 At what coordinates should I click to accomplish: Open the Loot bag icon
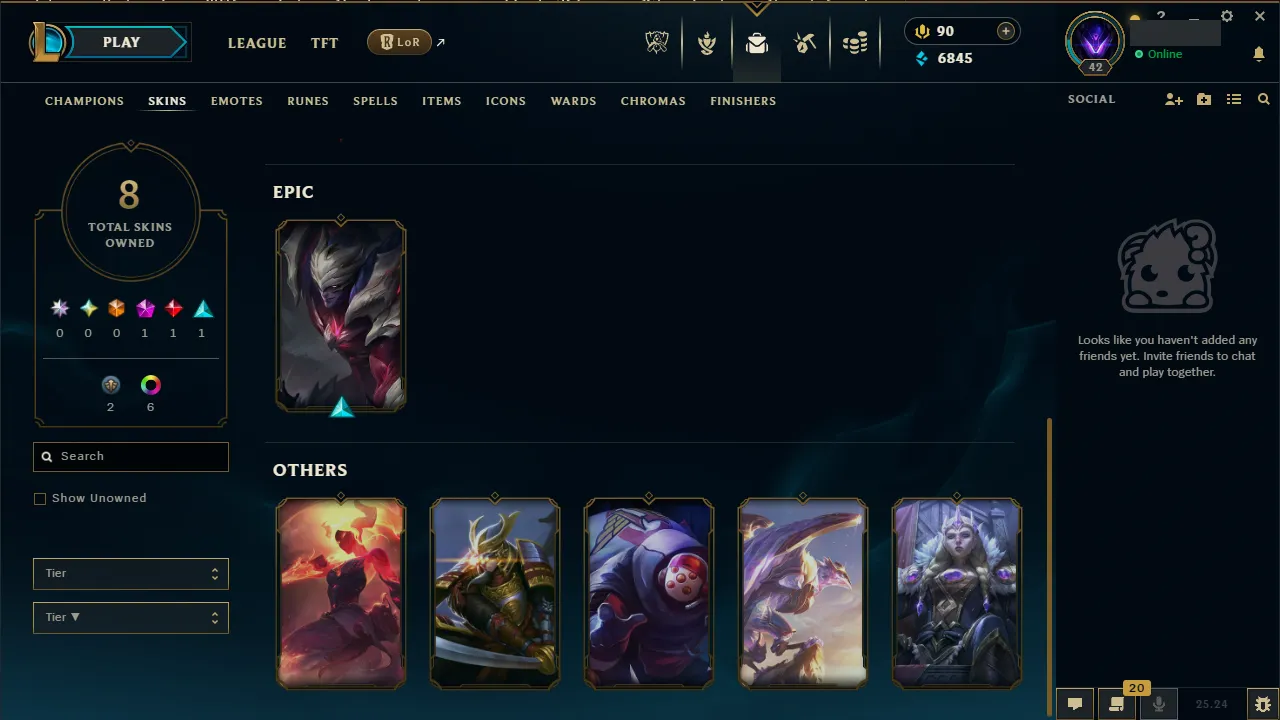[x=757, y=43]
